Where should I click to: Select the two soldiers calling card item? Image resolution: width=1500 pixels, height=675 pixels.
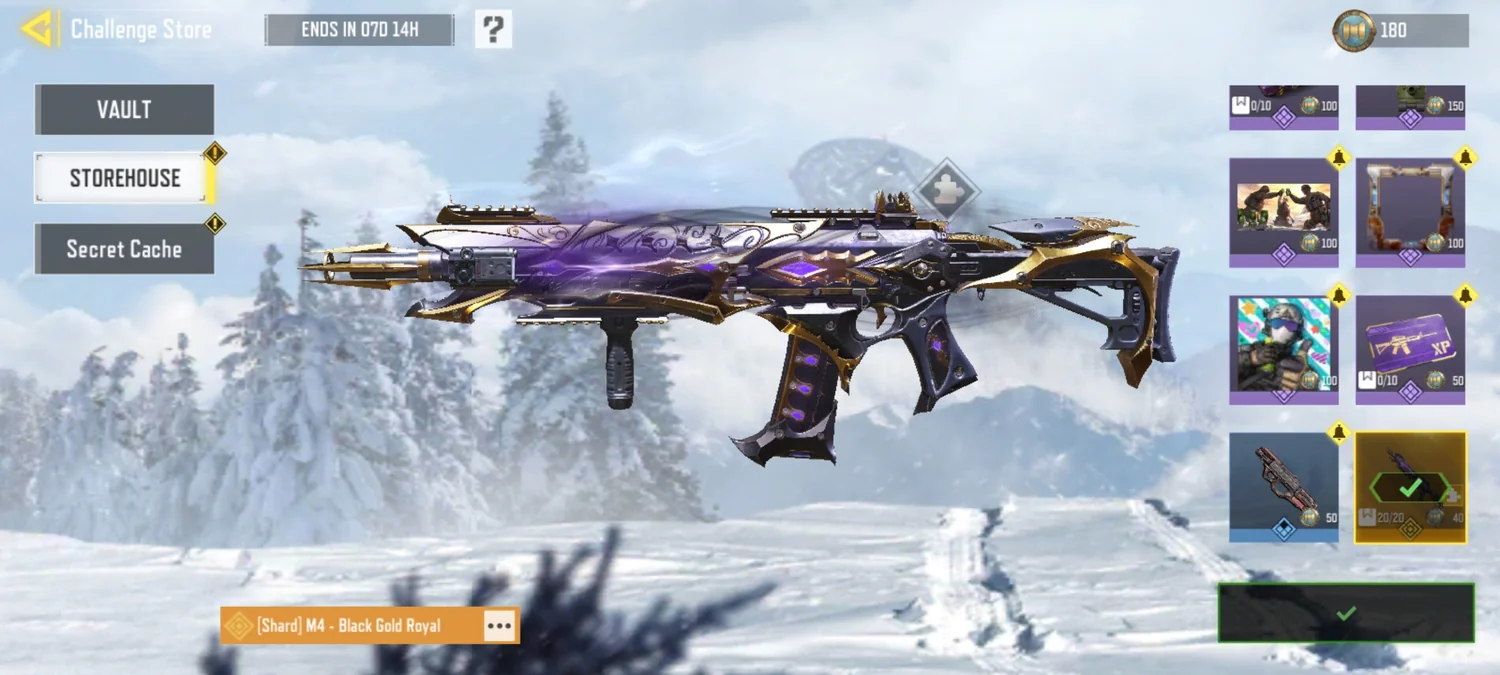pyautogui.click(x=1283, y=212)
